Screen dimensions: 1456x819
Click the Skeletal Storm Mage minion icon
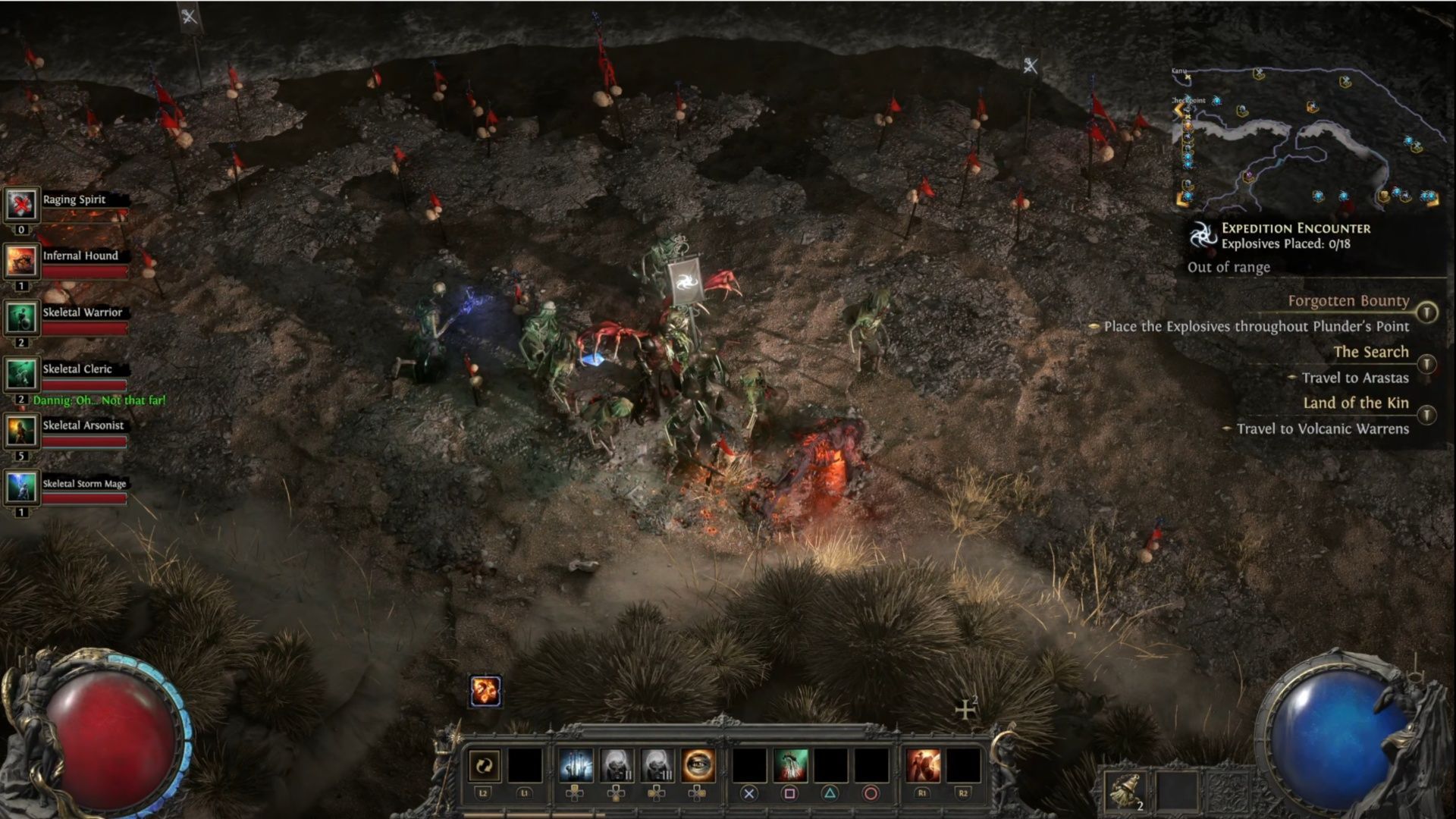point(21,488)
